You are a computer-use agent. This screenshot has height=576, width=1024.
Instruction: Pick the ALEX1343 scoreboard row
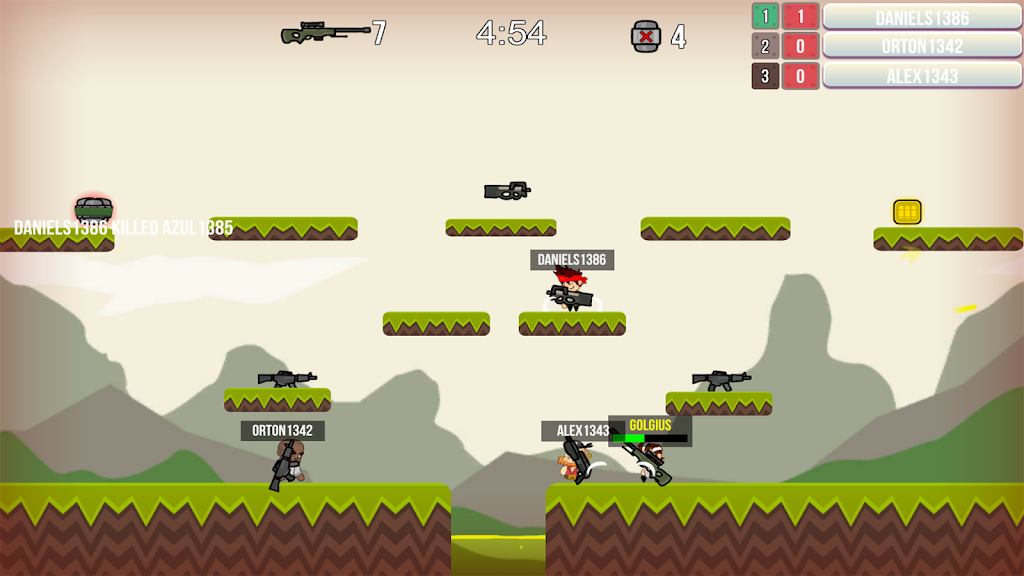click(921, 76)
